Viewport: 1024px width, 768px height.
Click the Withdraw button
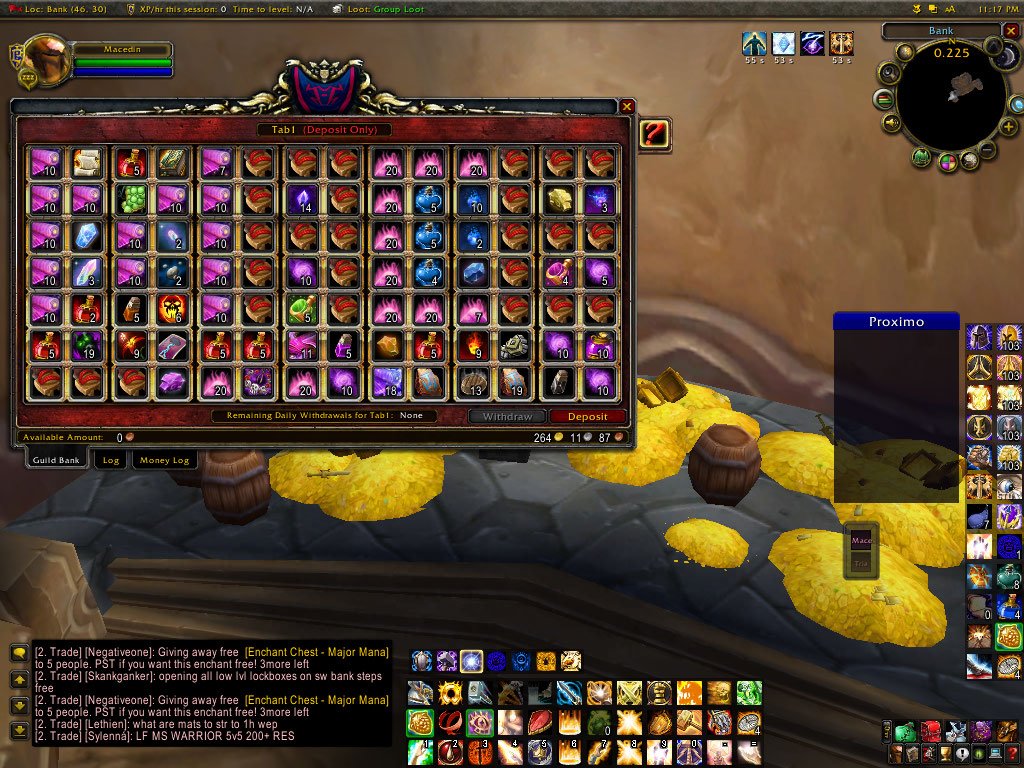tap(508, 416)
